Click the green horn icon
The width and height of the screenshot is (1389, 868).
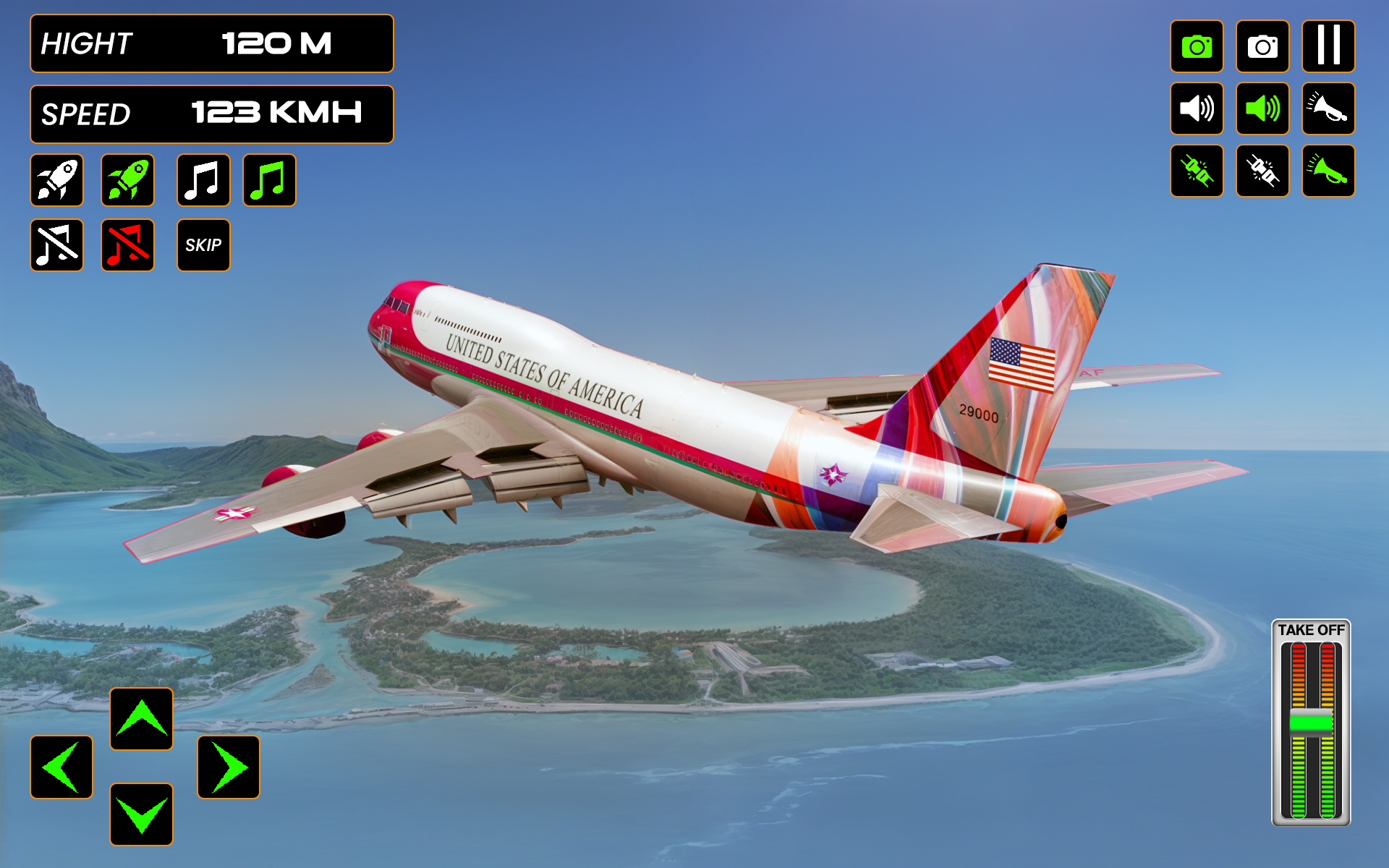click(1328, 172)
